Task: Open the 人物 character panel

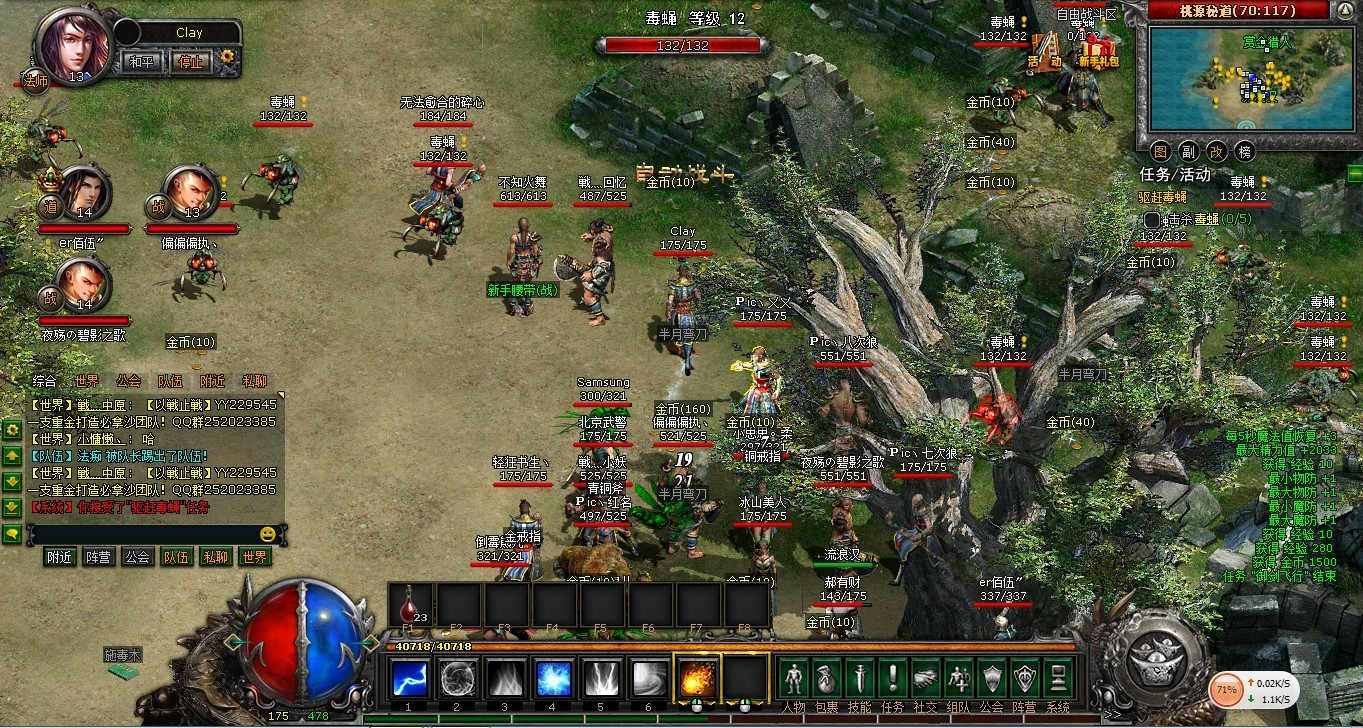Action: (793, 679)
